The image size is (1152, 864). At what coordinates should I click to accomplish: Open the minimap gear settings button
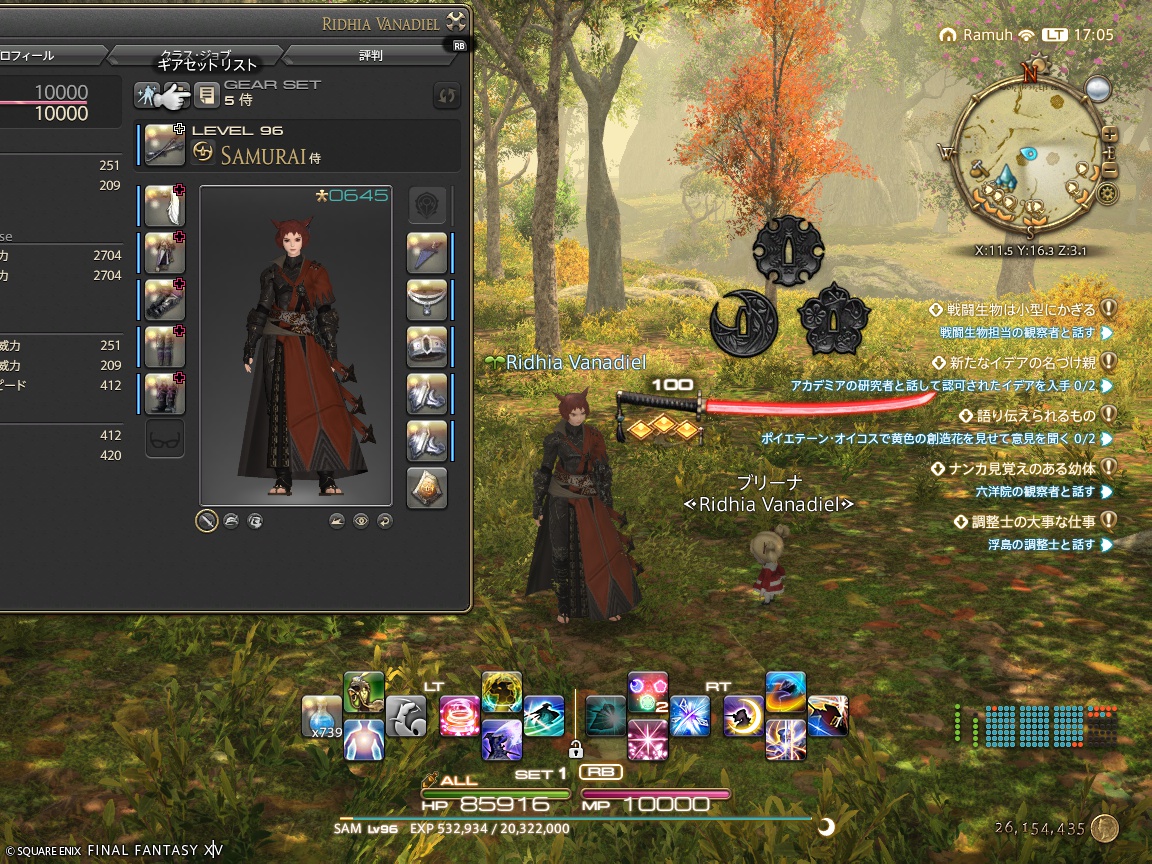1107,193
